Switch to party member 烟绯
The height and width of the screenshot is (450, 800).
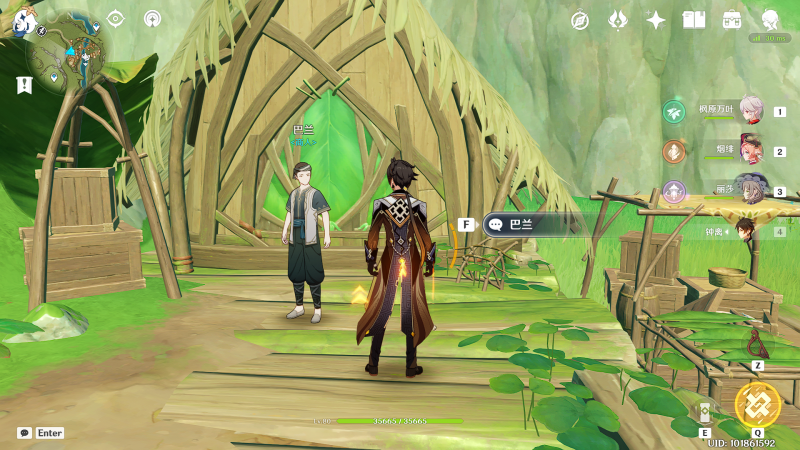click(x=752, y=151)
